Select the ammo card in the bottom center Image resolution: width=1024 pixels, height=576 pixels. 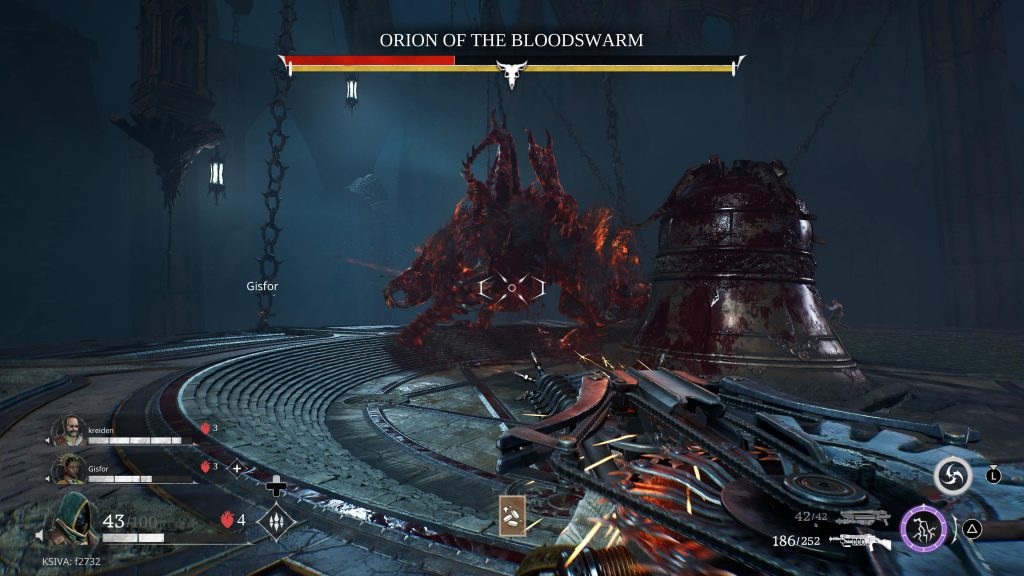point(515,516)
